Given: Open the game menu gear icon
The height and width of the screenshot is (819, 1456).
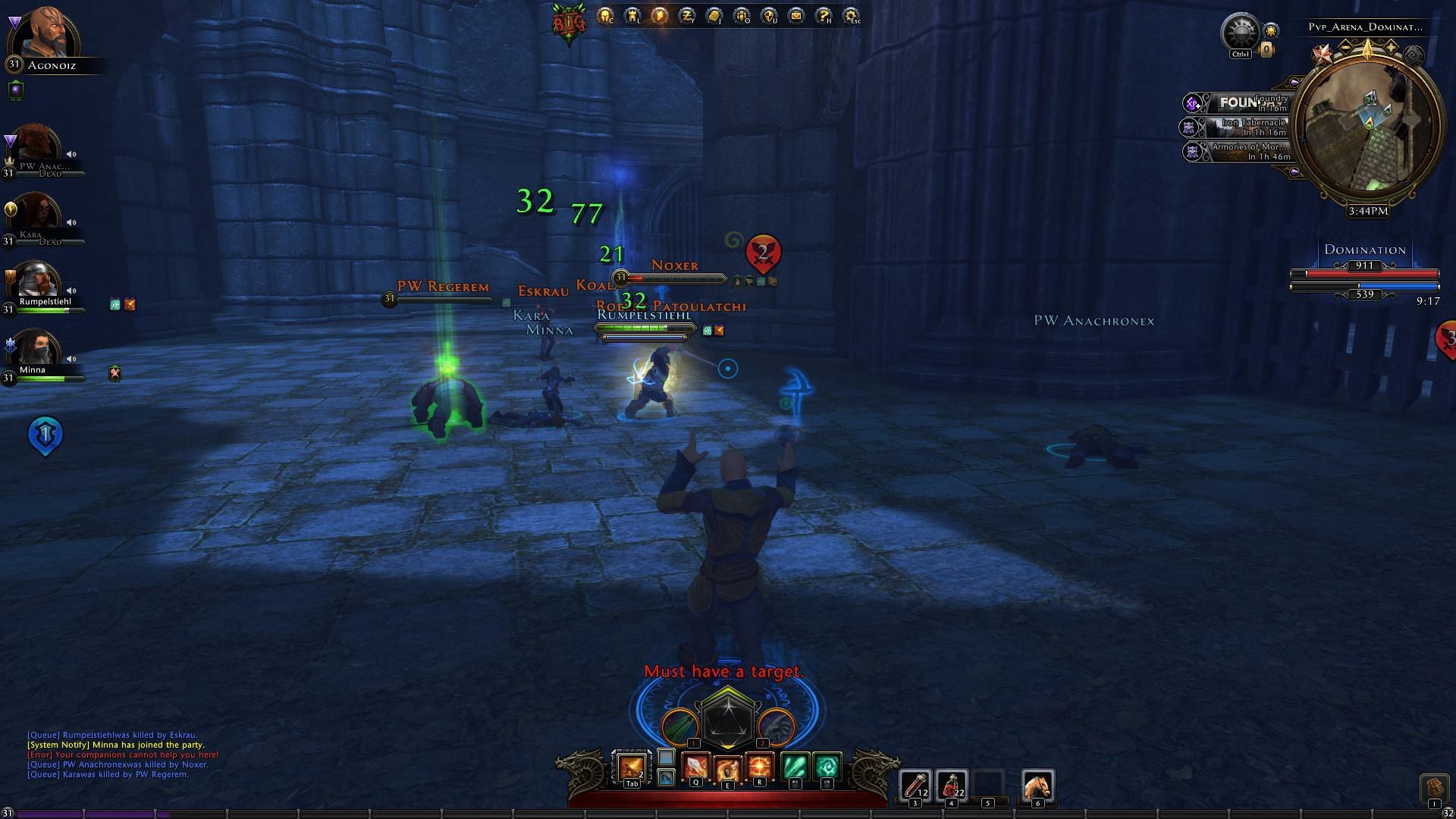Looking at the screenshot, I should [850, 15].
